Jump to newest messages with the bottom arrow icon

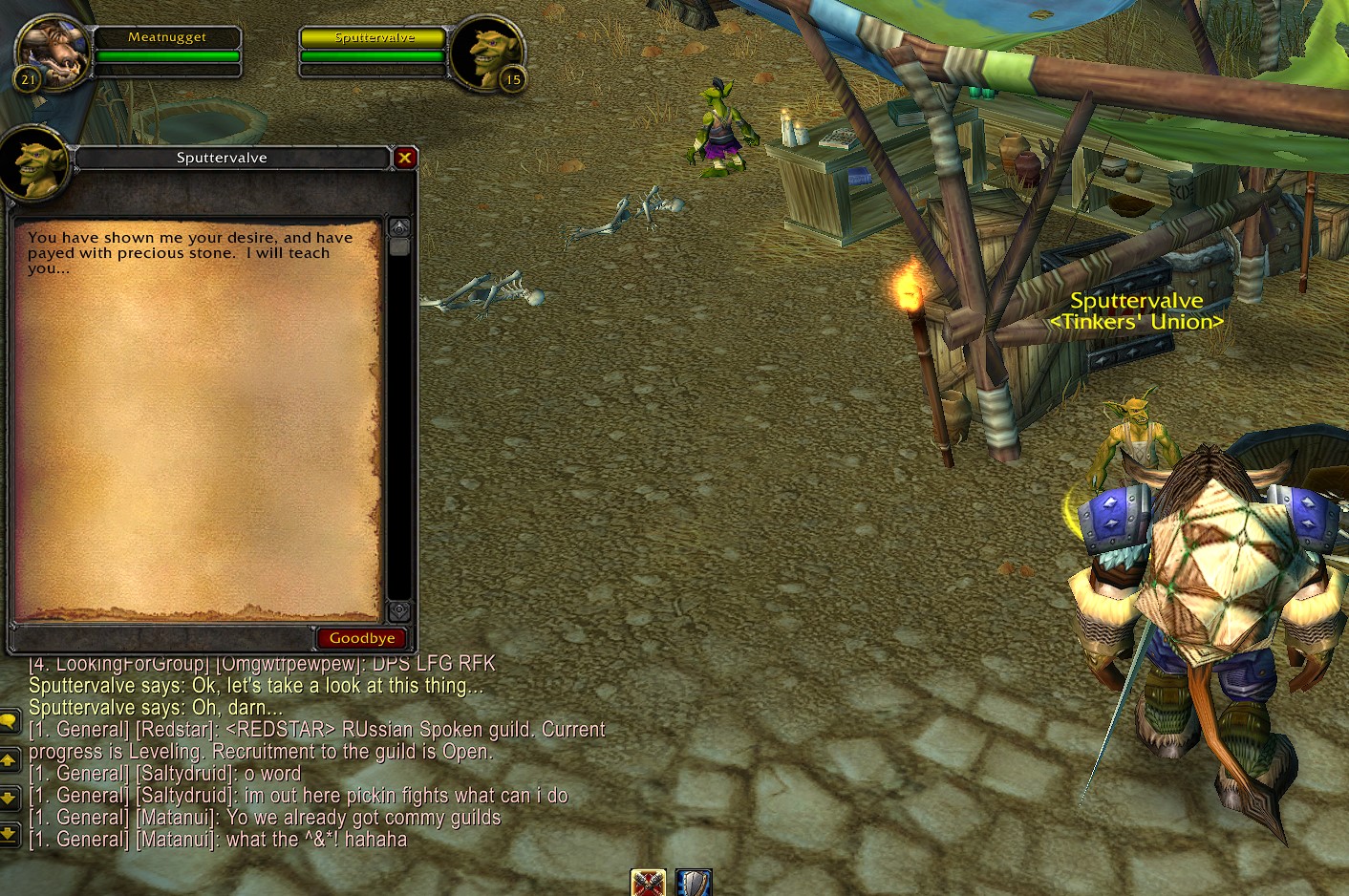pyautogui.click(x=11, y=834)
